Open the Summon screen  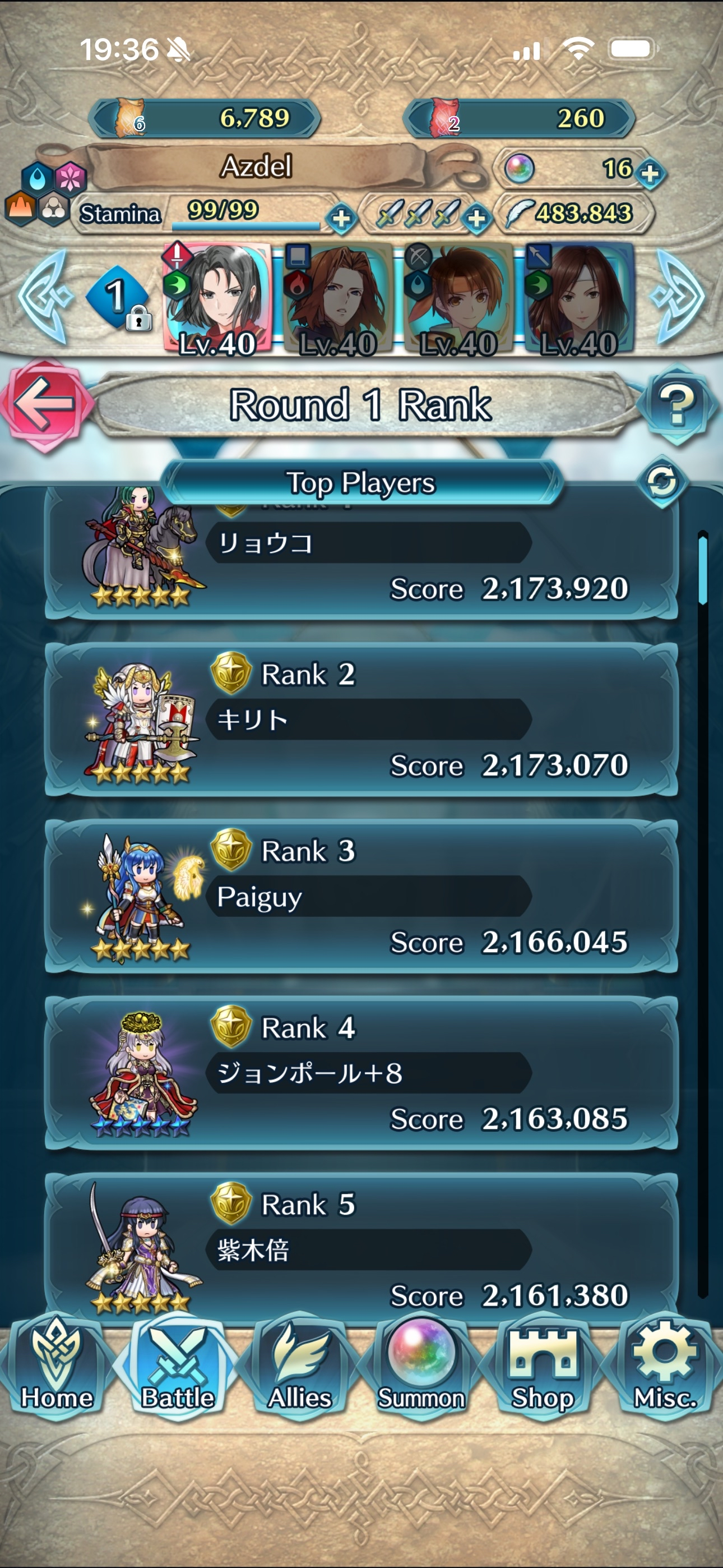[421, 1366]
